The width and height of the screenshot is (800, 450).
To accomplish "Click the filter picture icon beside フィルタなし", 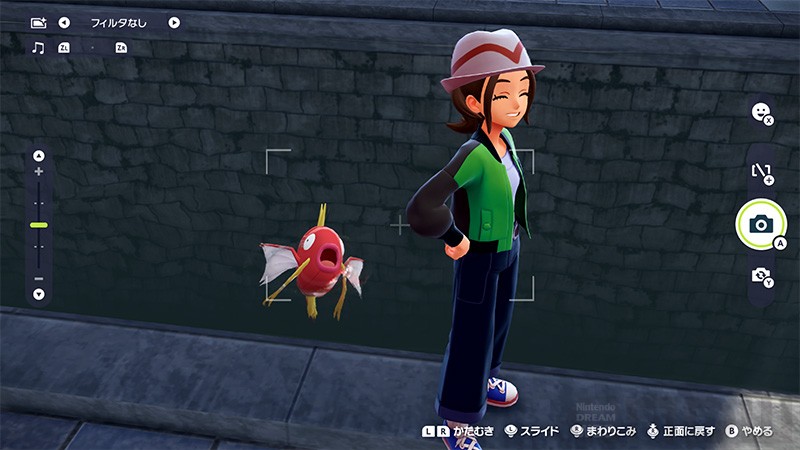I will 38,22.
